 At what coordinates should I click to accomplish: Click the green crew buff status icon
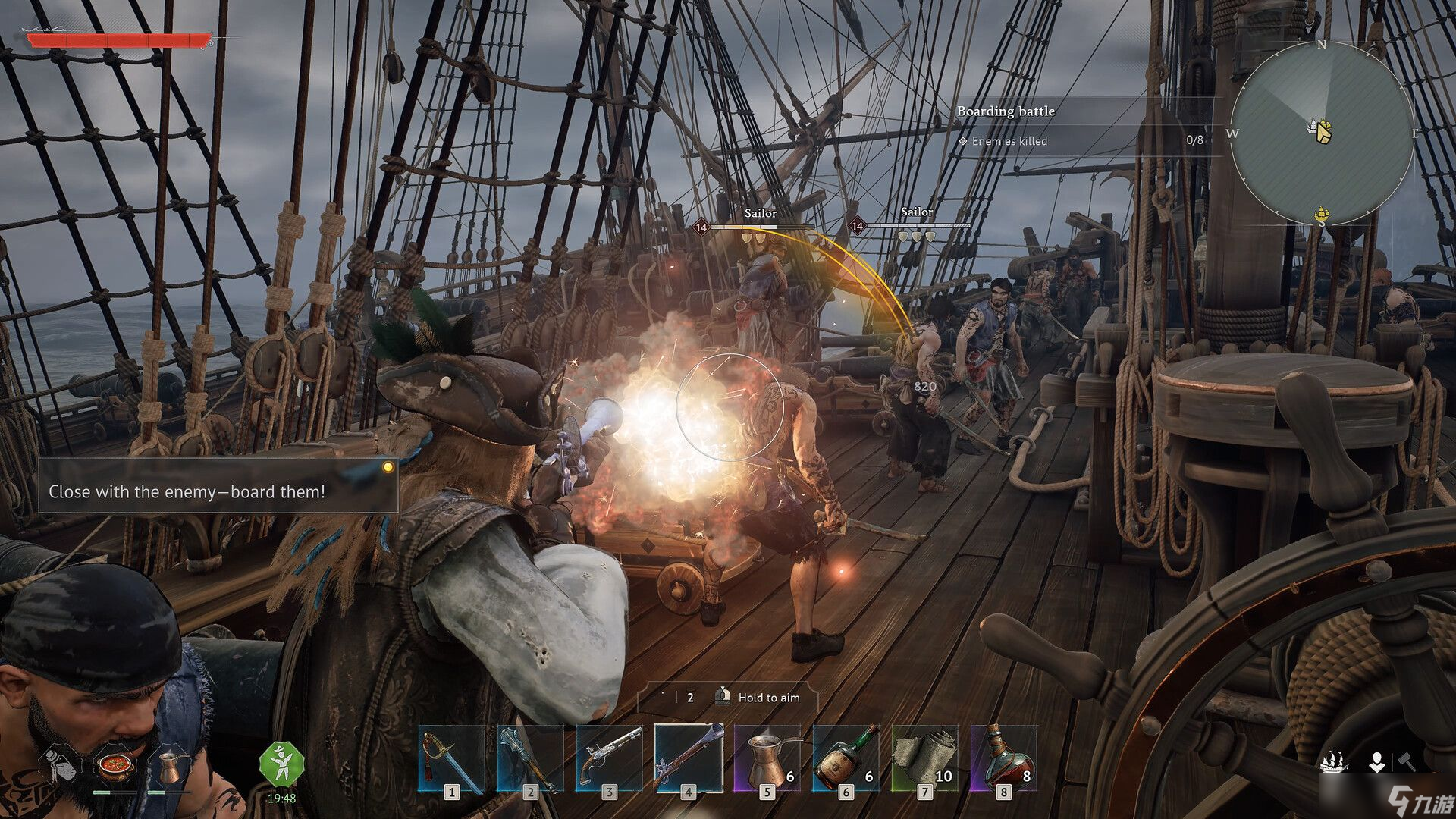[281, 764]
